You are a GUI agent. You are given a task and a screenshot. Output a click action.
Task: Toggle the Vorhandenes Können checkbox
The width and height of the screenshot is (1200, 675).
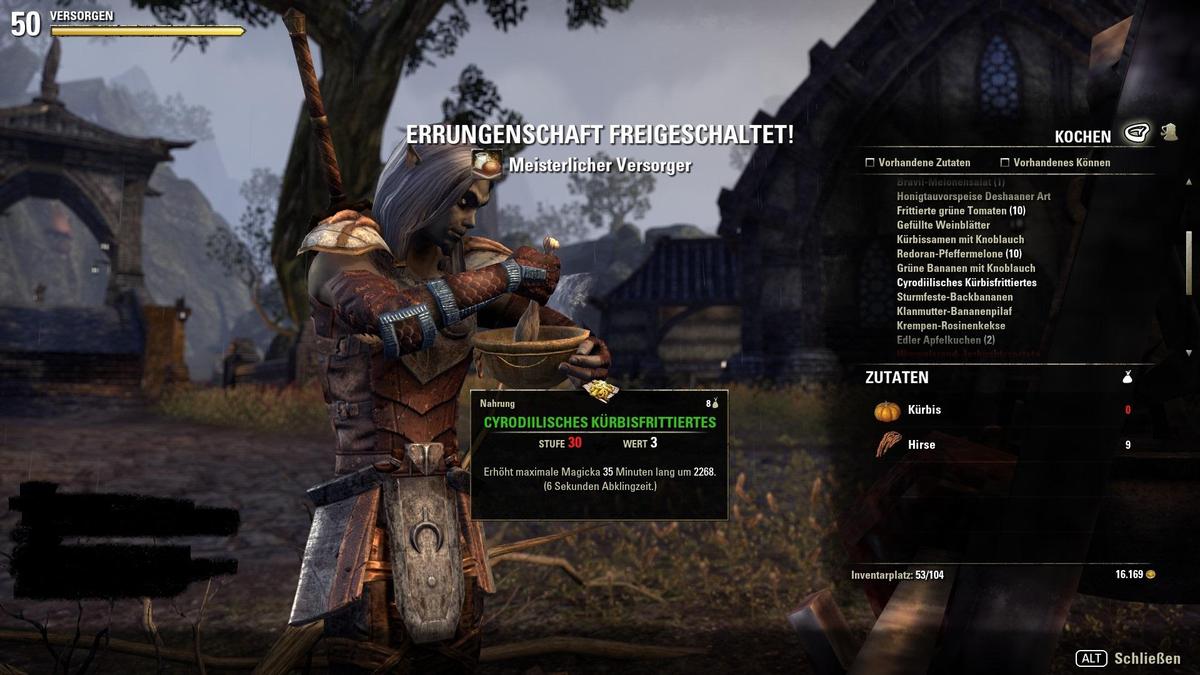(x=1005, y=162)
